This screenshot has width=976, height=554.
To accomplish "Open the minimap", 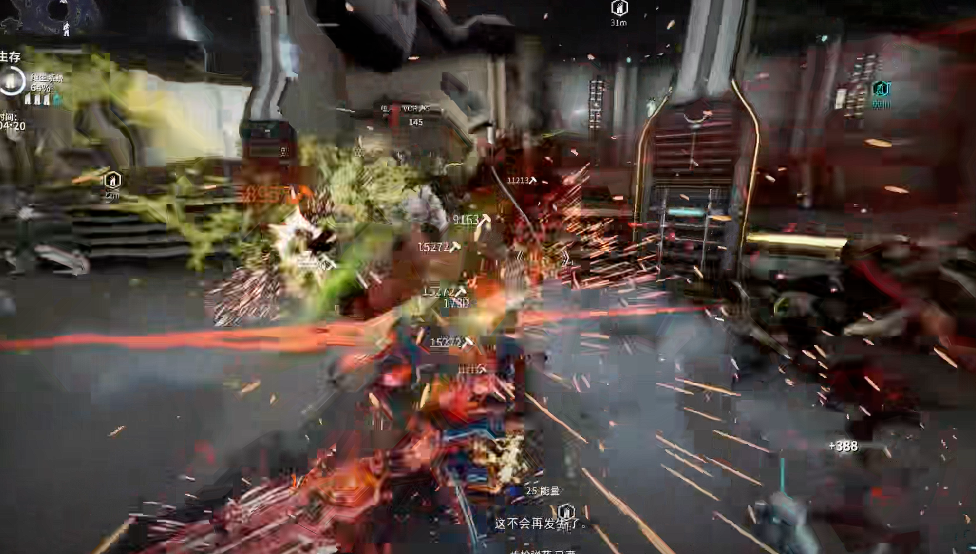I will [x=50, y=16].
